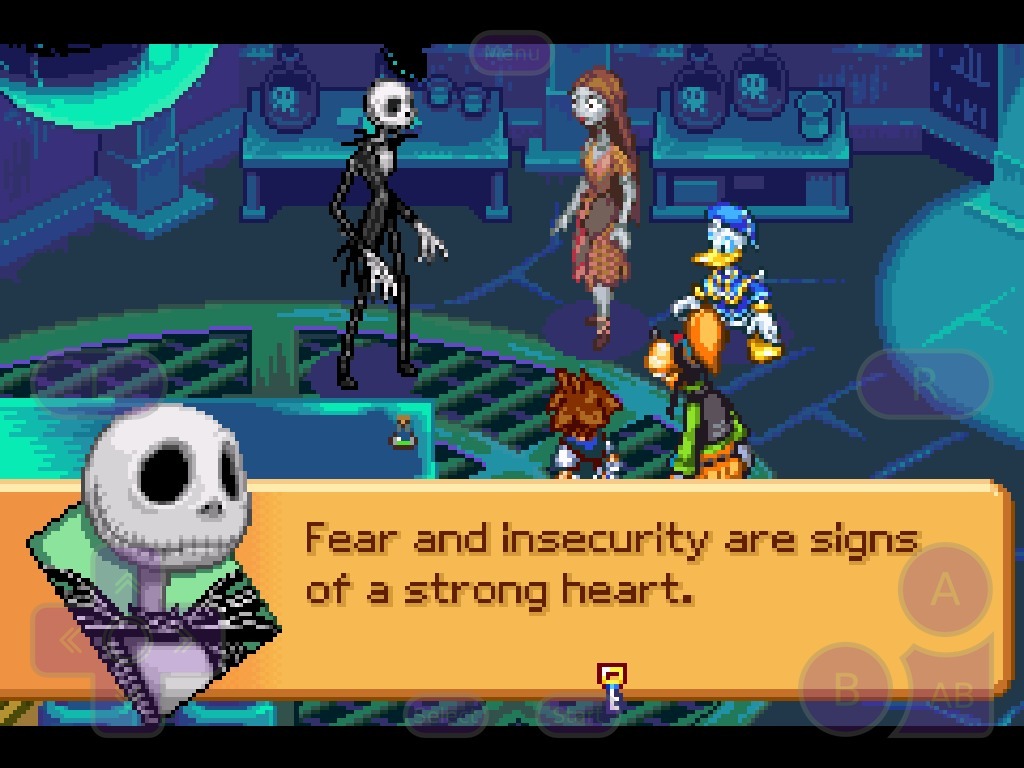Tap the on-screen B button

[847, 689]
